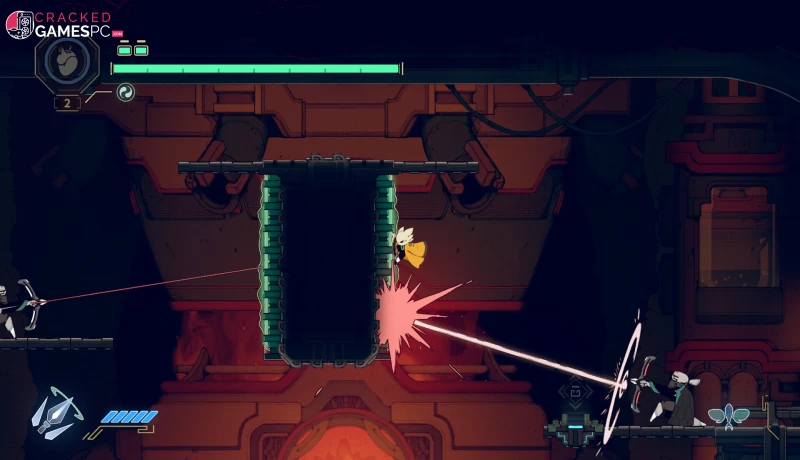Select the green swirl talisman icon
Viewport: 800px width, 460px height.
coord(125,93)
